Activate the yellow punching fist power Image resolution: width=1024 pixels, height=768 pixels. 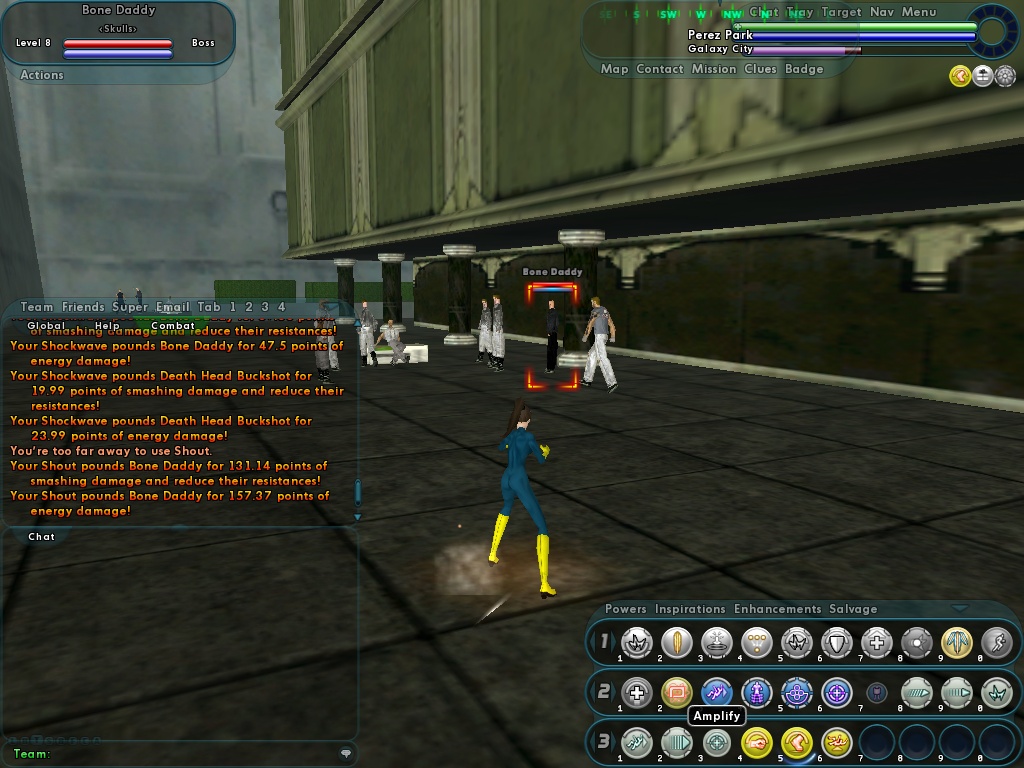(x=757, y=742)
